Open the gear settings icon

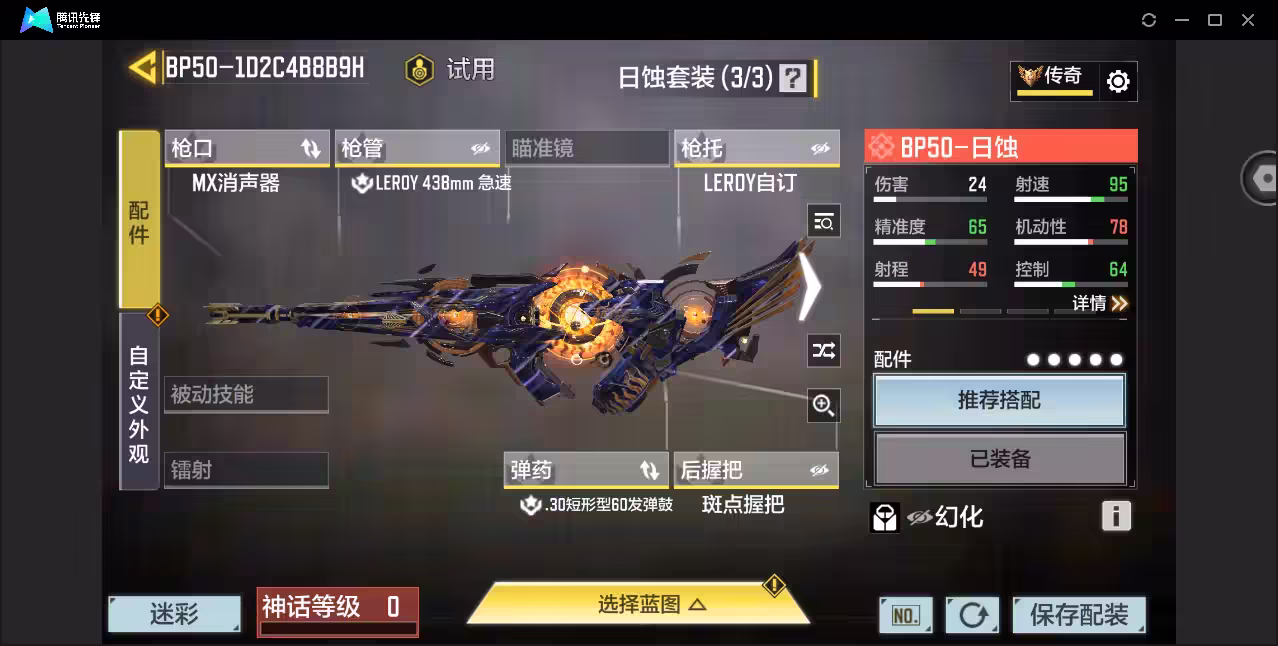[1118, 81]
